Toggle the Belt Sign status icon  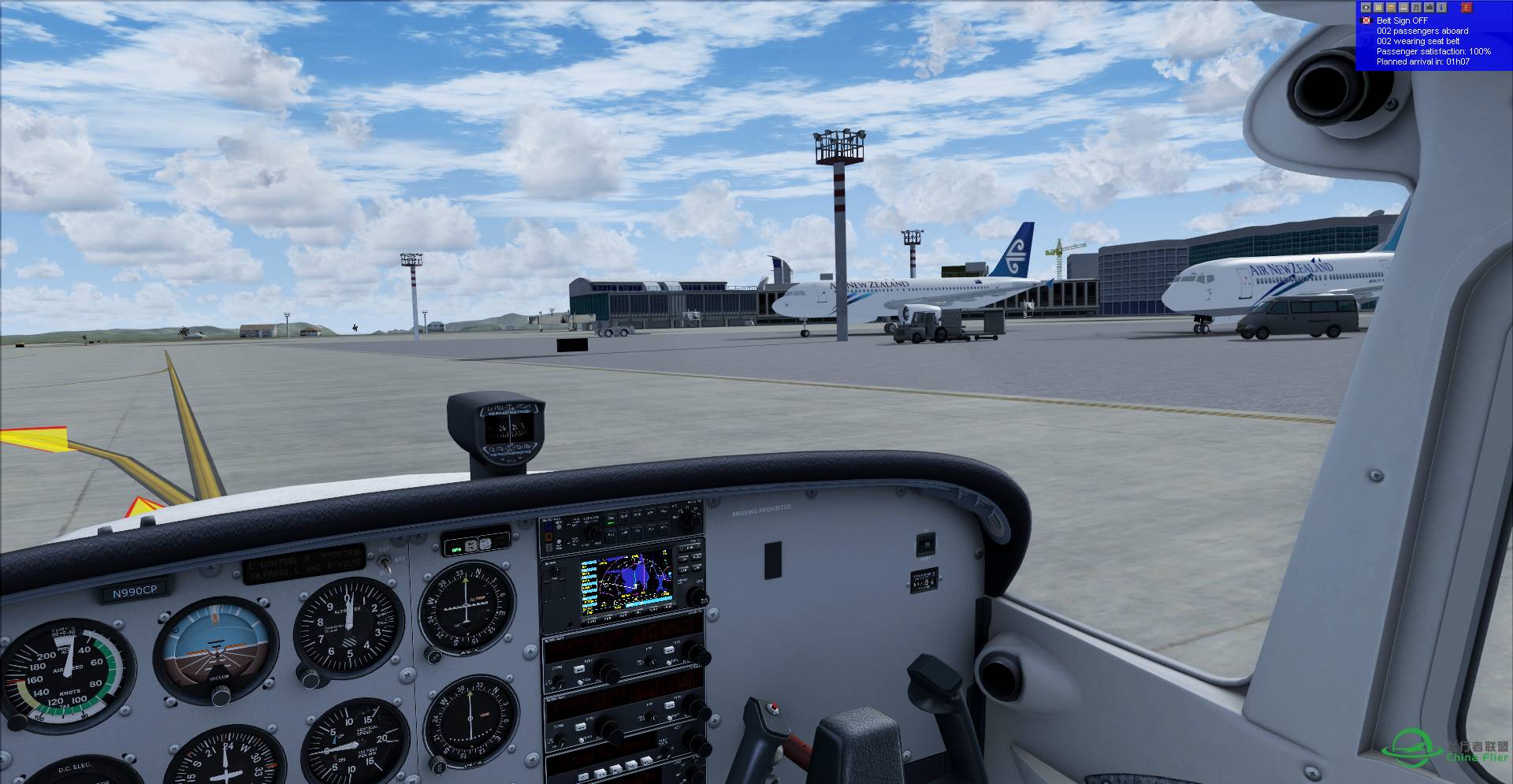(x=1366, y=21)
